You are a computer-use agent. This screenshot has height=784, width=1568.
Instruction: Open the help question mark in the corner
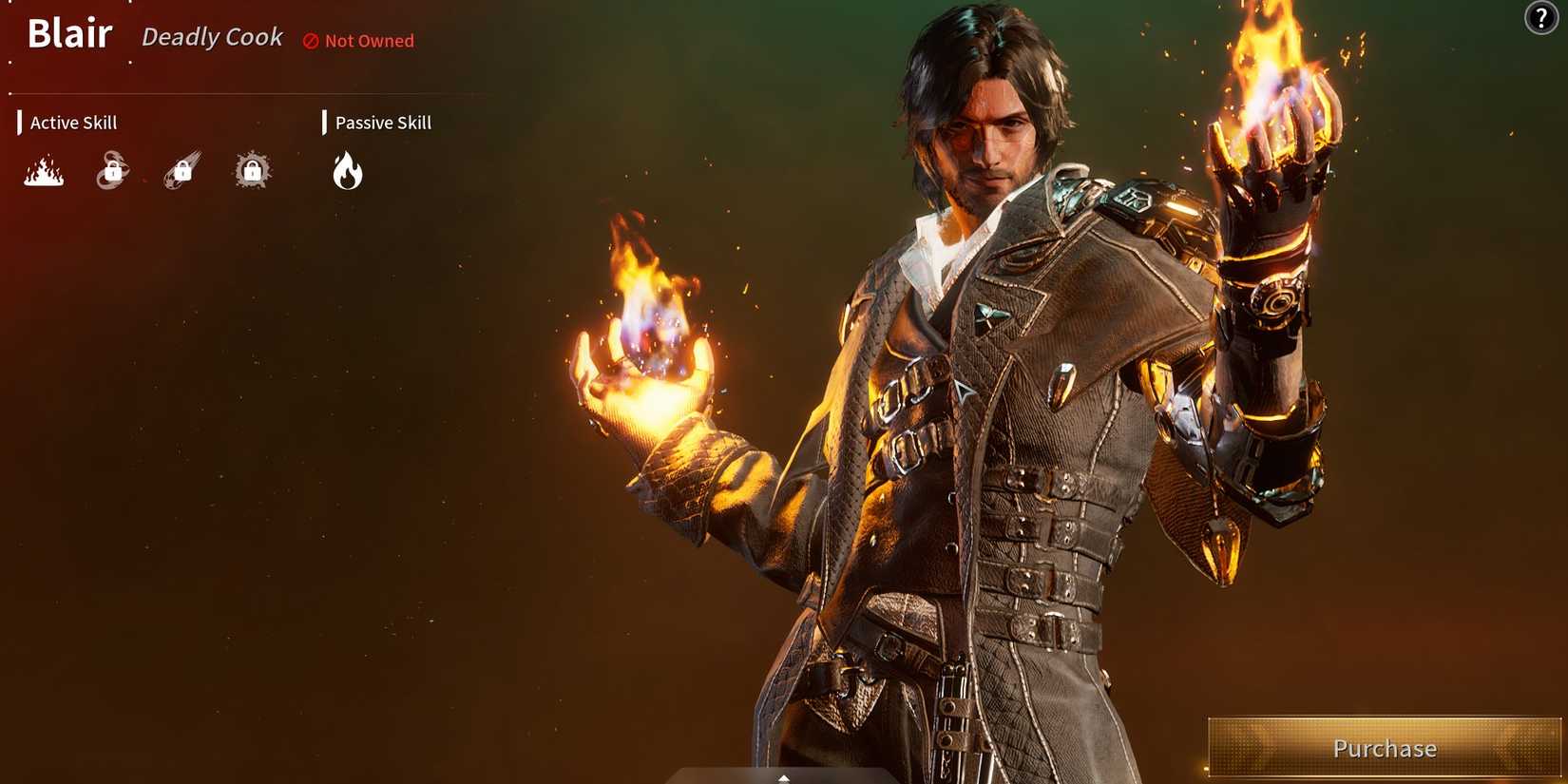1541,19
